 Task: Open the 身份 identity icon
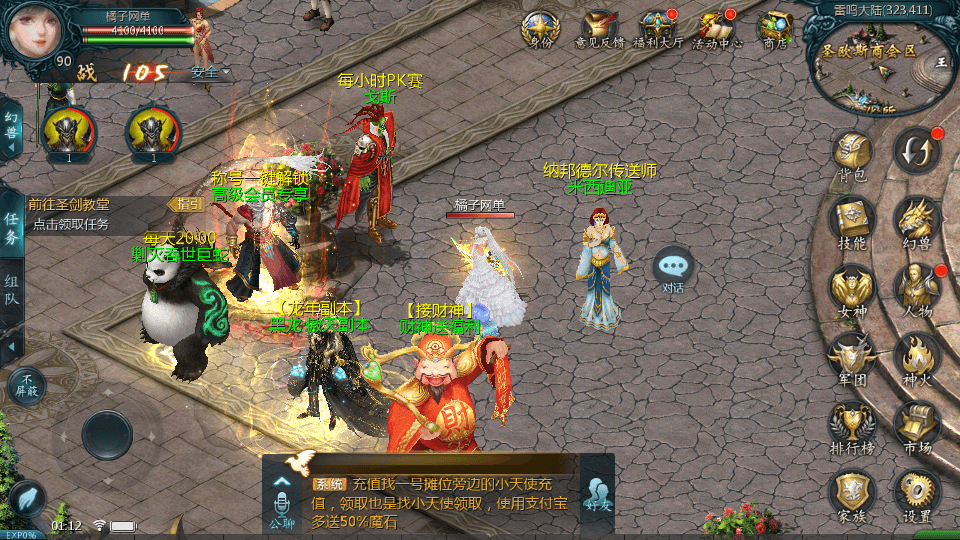[539, 28]
